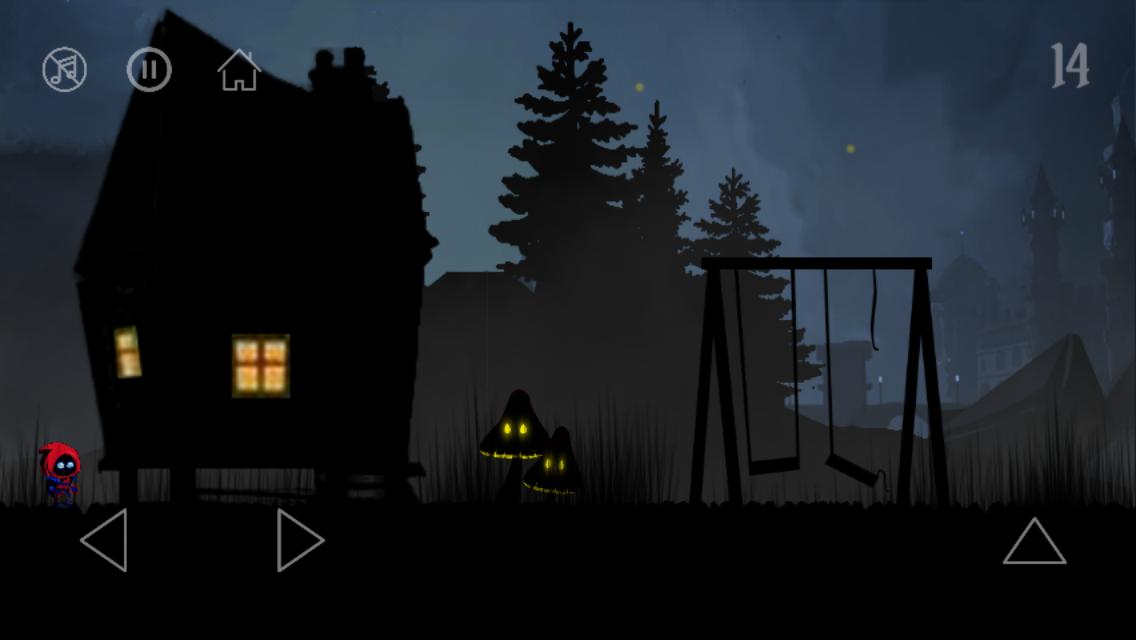Pause the game
Screen dimensions: 1136x640
pyautogui.click(x=149, y=70)
